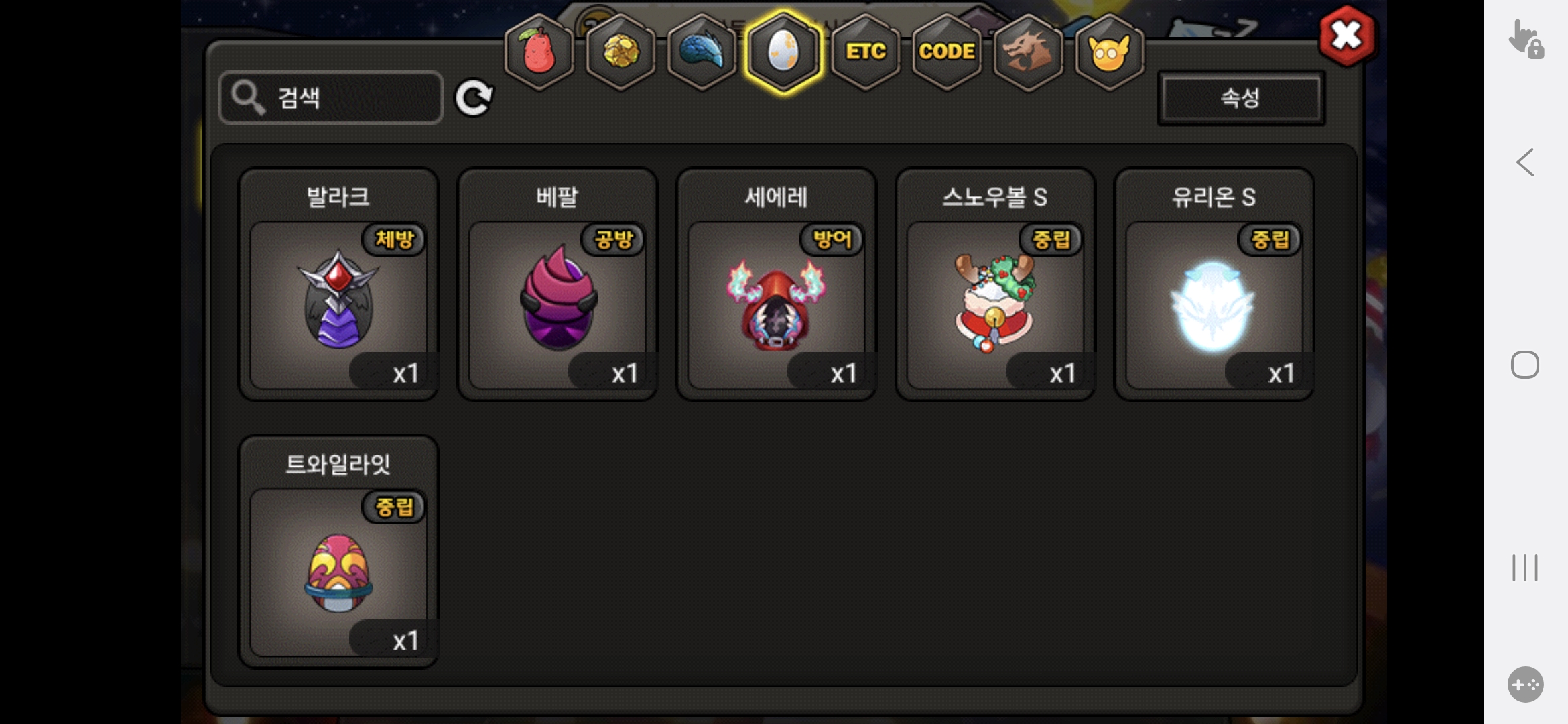1568x724 pixels.
Task: Open the 속성 attribute filter
Action: 1241,98
